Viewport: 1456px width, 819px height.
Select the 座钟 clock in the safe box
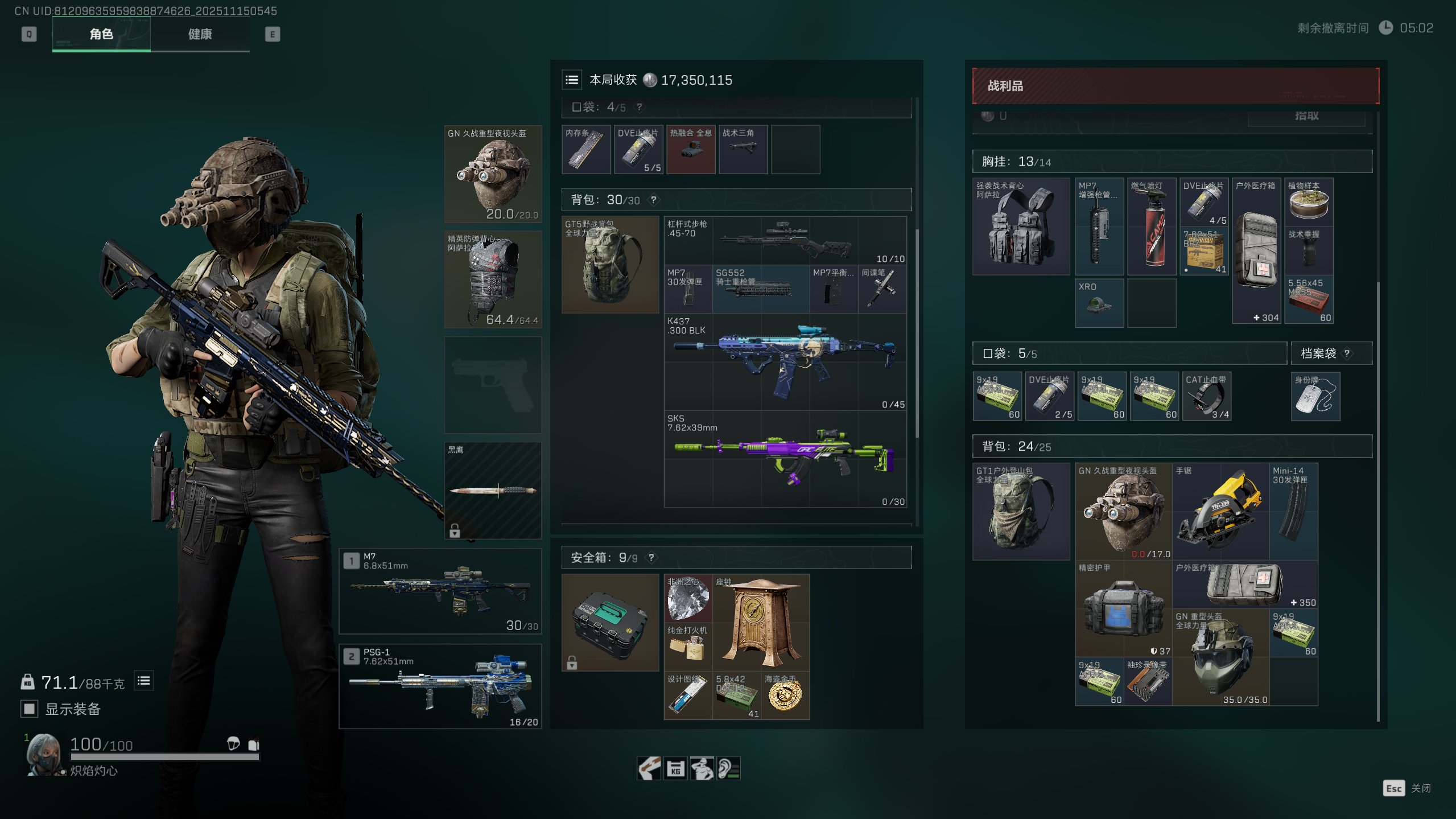(x=761, y=622)
